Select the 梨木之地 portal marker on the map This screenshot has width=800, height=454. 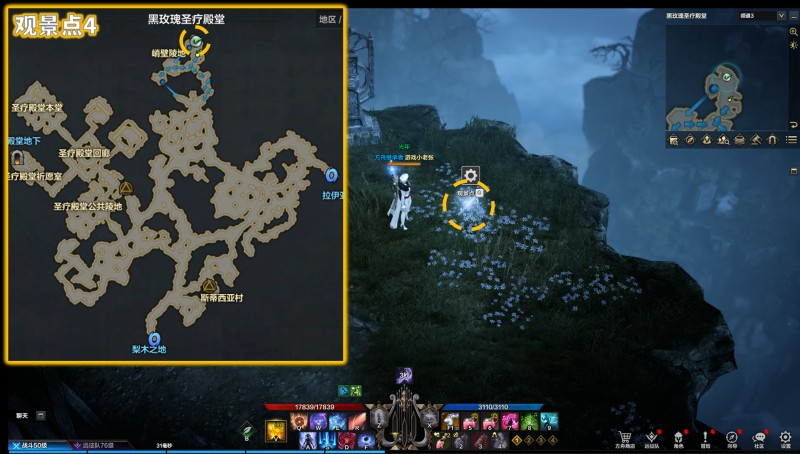(153, 338)
